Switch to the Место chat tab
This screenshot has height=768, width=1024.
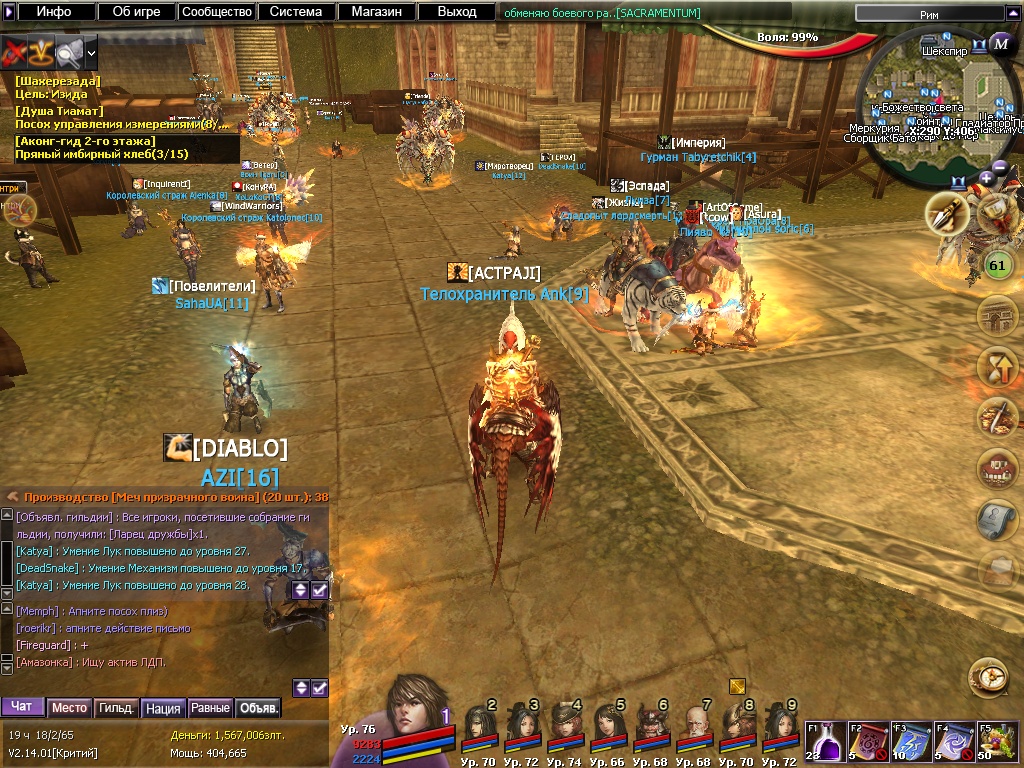pyautogui.click(x=69, y=708)
